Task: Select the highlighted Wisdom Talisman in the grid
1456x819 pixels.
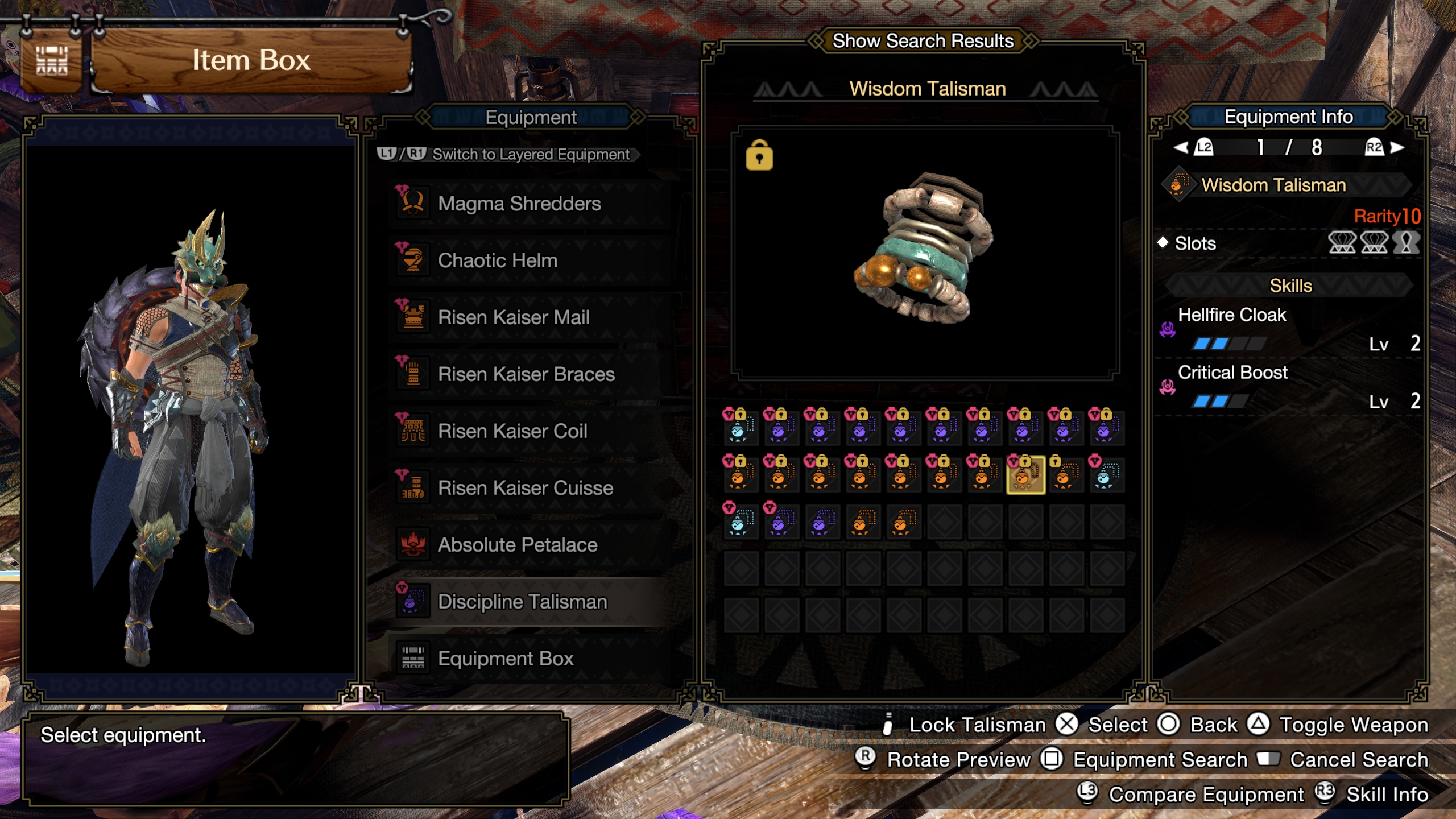Action: [x=1025, y=475]
